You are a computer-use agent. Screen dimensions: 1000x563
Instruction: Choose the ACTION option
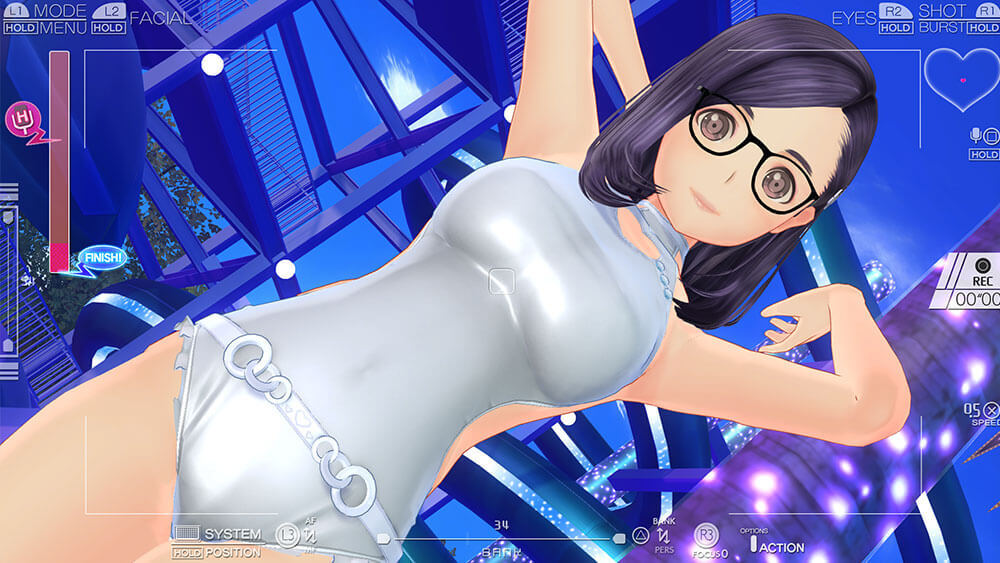coord(783,547)
